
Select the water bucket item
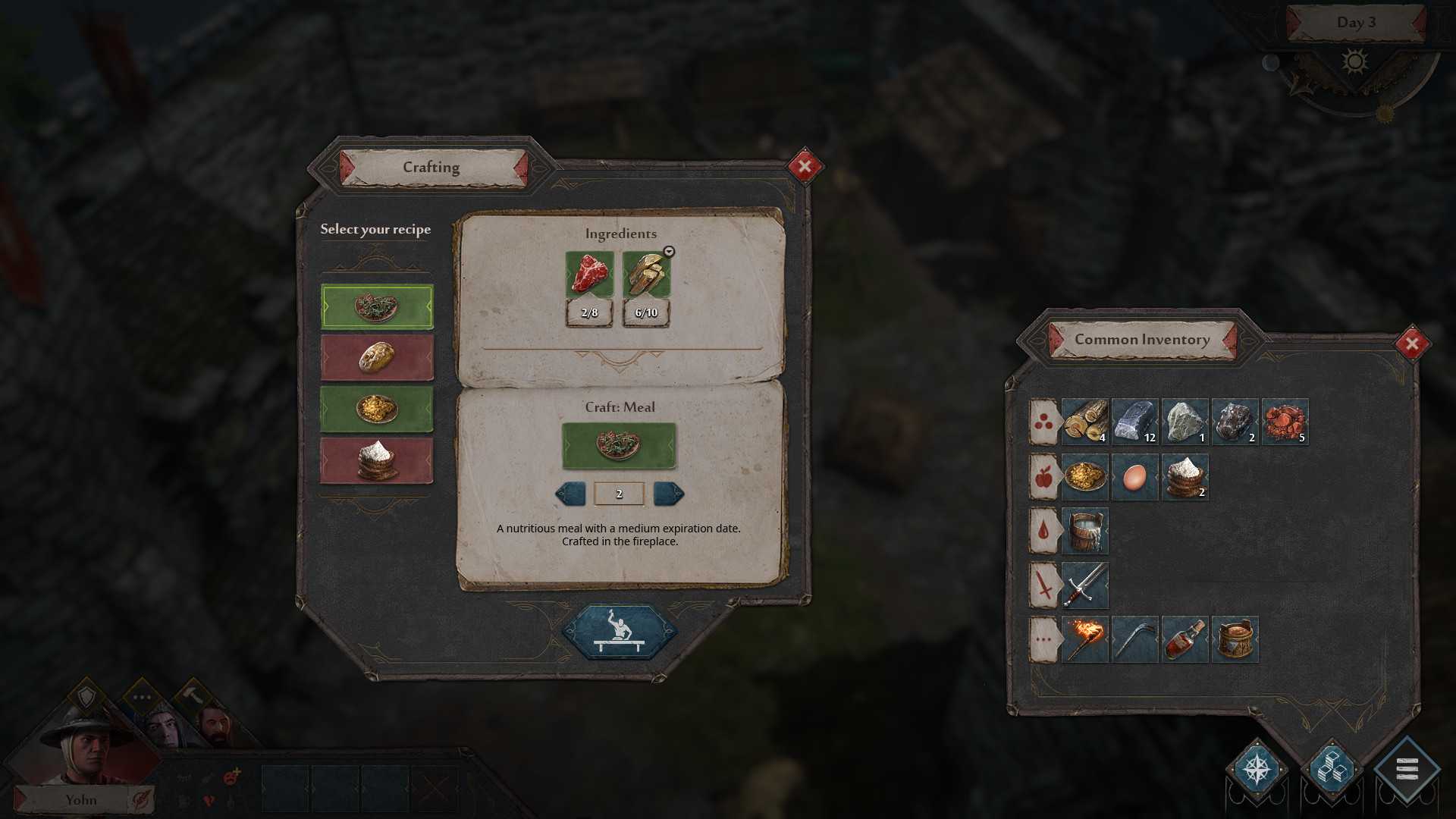[1084, 531]
